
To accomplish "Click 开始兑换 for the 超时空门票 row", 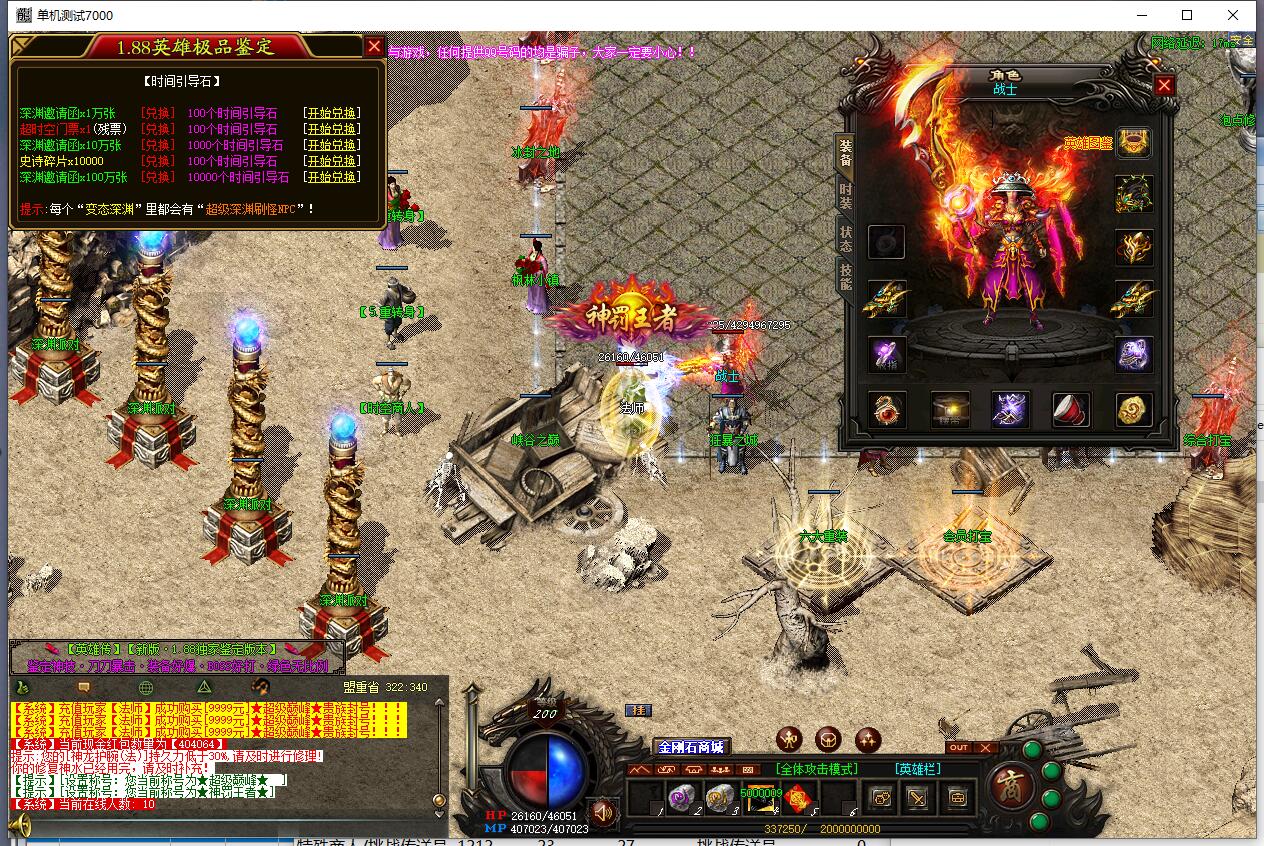I will click(331, 129).
